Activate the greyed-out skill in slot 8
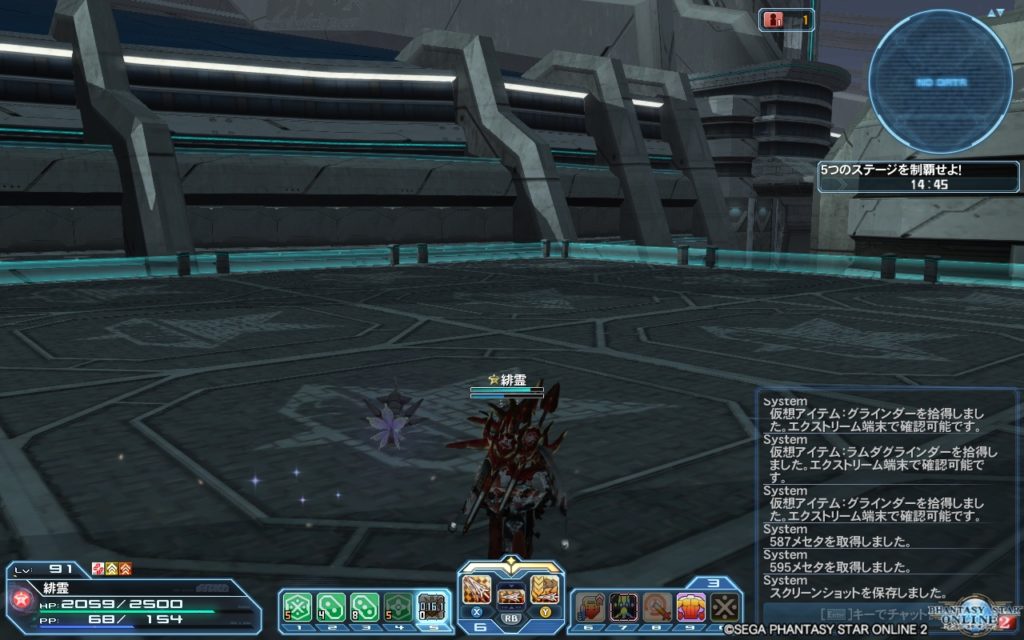This screenshot has width=1024, height=640. 657,605
